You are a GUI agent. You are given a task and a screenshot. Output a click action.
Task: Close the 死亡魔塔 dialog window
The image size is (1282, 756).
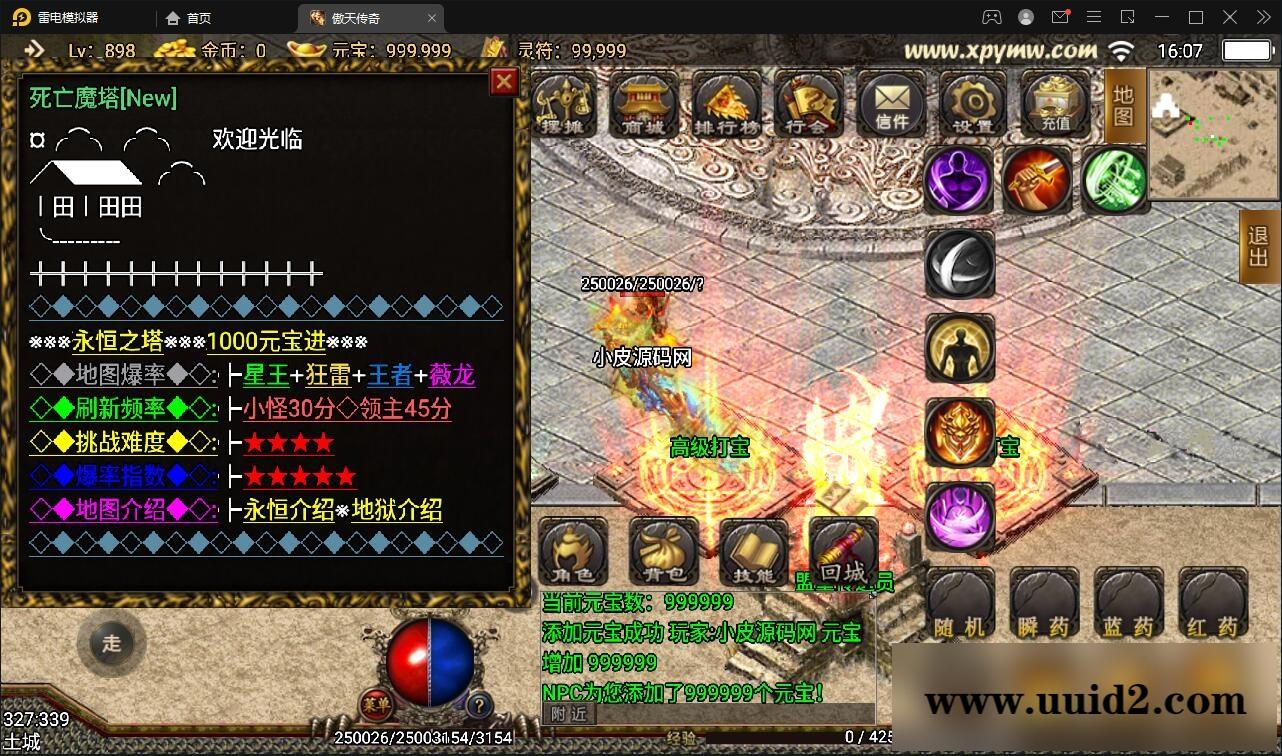[503, 82]
